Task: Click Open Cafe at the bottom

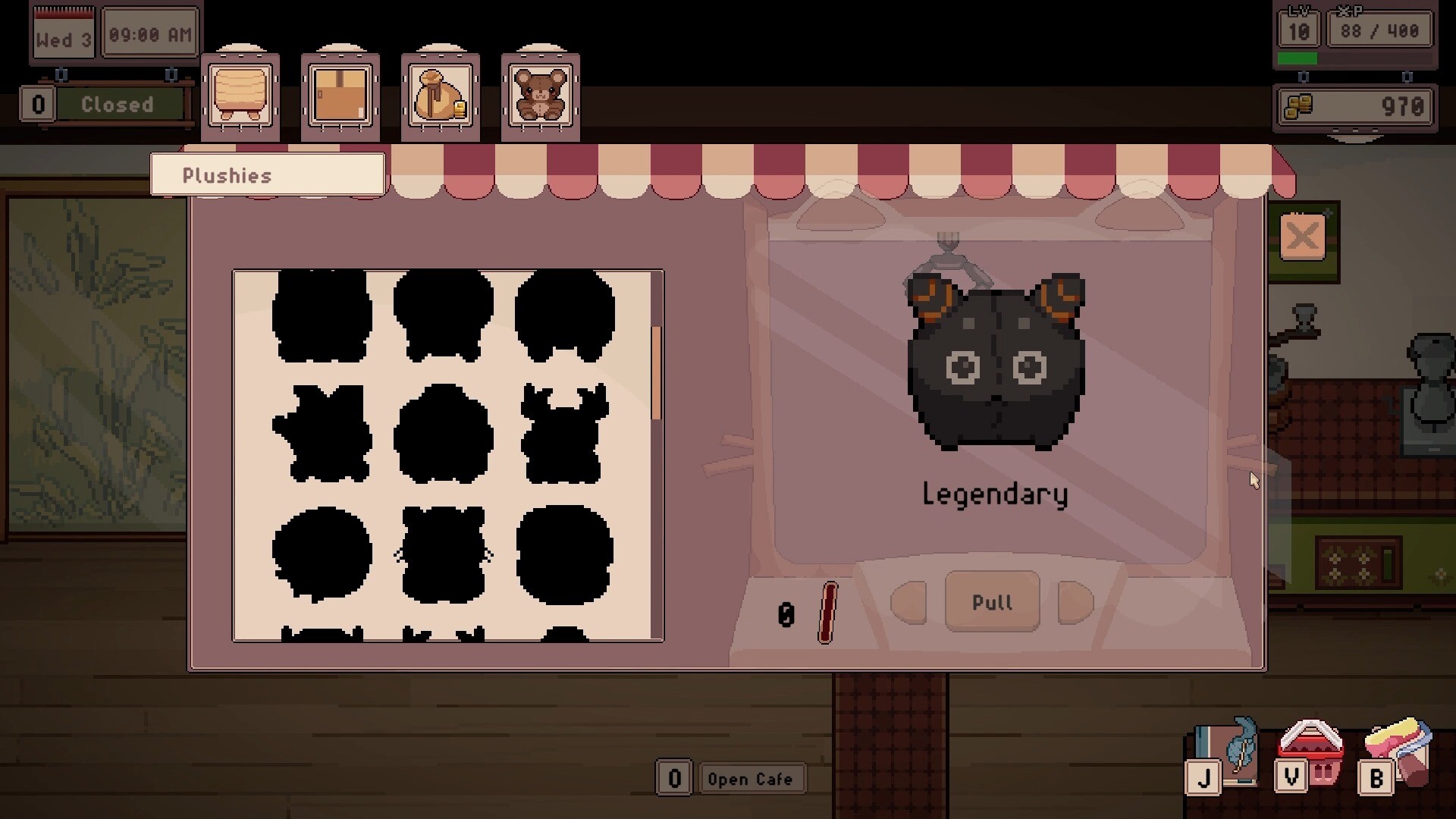Action: pyautogui.click(x=752, y=779)
